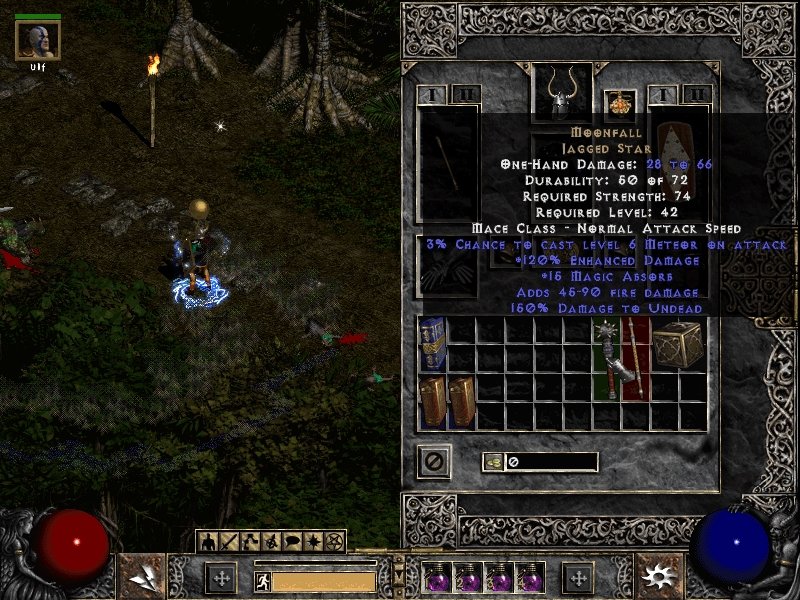800x600 pixels.
Task: Switch to weapon set II above the weapon slot
Action: click(x=465, y=95)
